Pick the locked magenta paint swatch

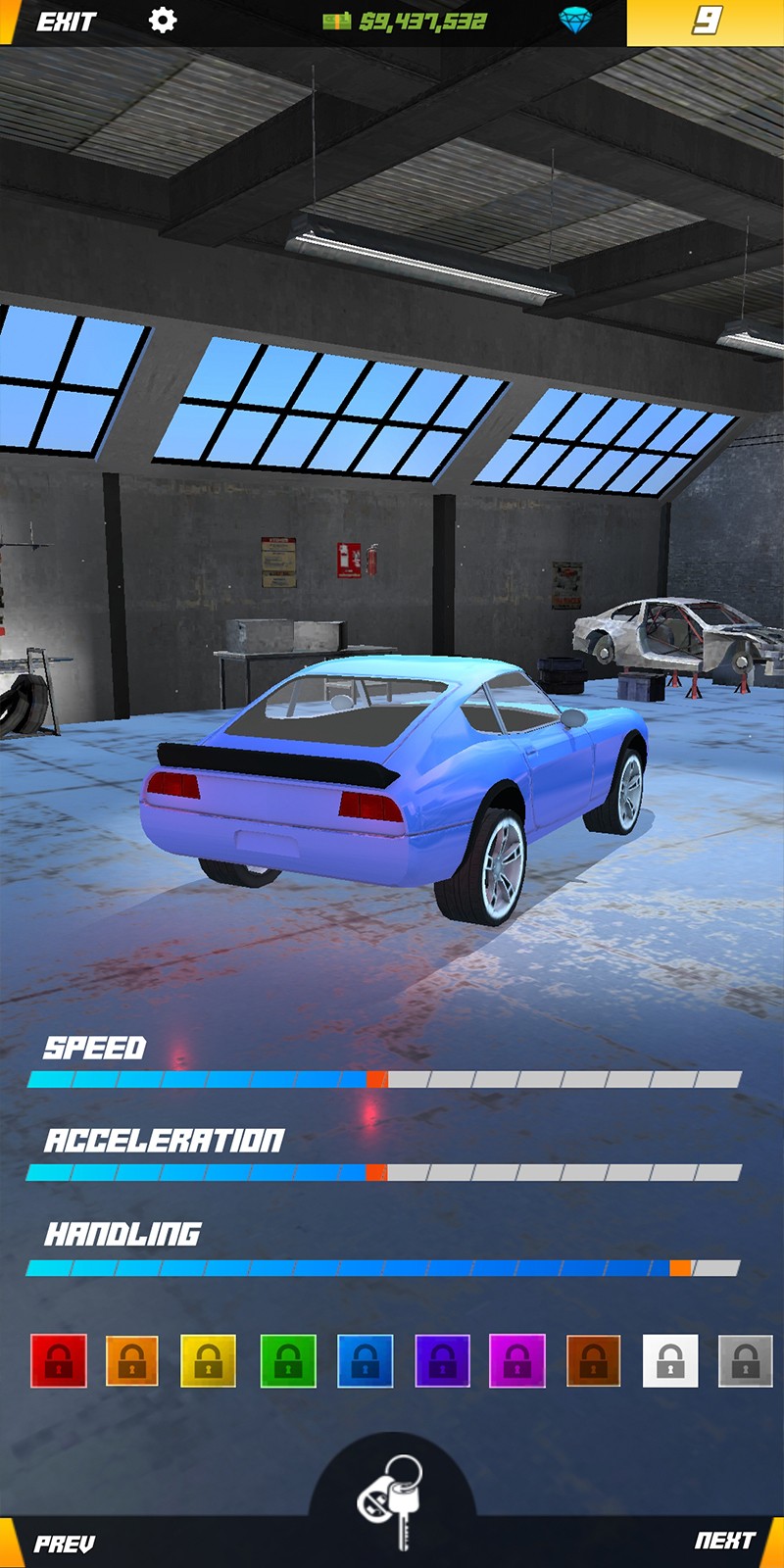point(517,1360)
